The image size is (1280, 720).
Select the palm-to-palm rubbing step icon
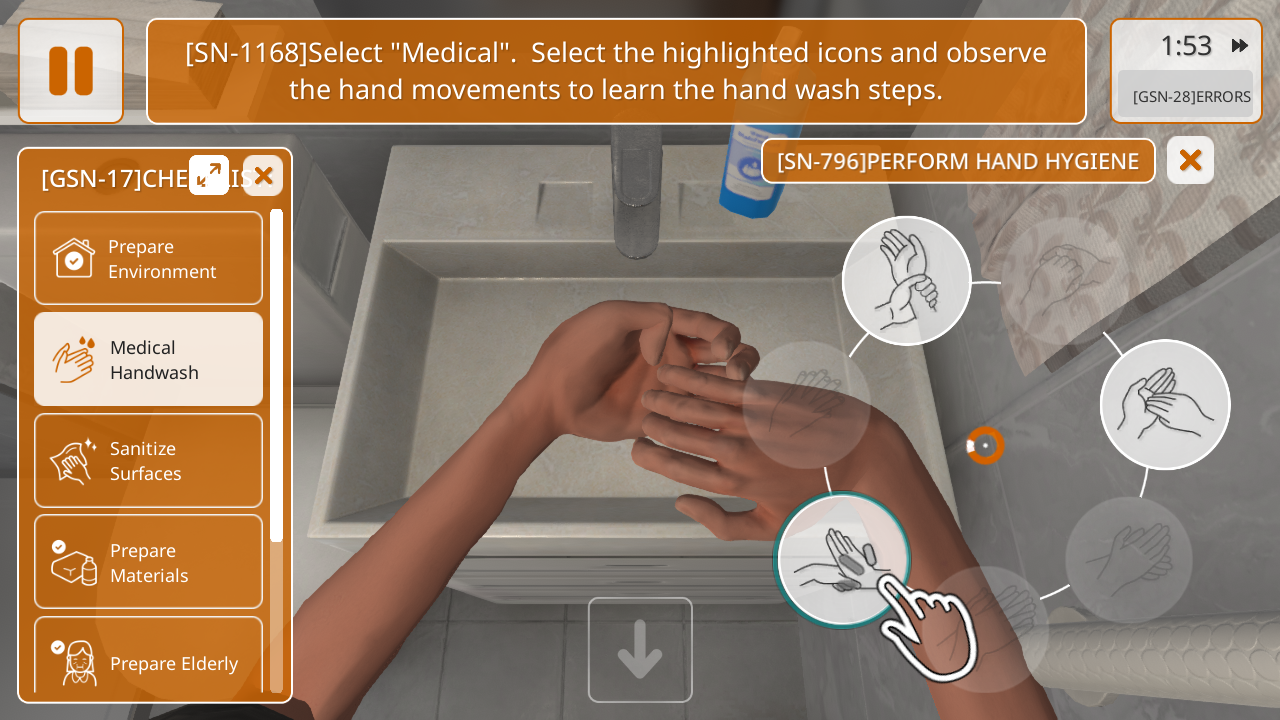[1165, 404]
